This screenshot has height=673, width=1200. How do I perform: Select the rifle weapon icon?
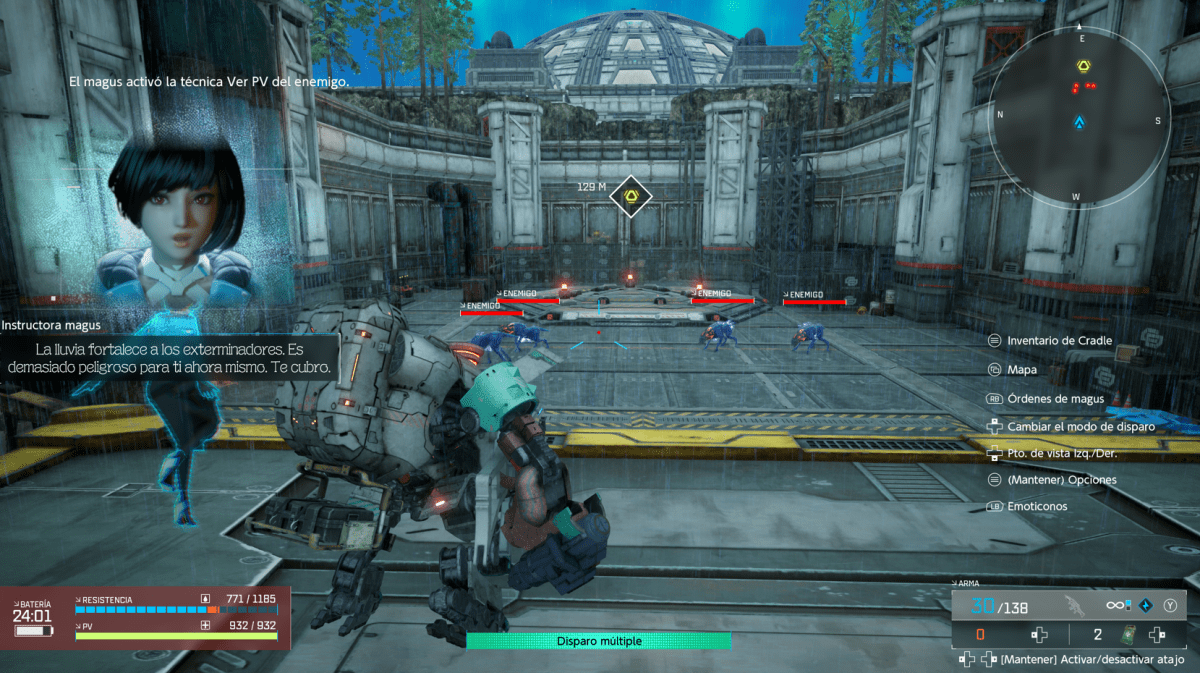1074,605
